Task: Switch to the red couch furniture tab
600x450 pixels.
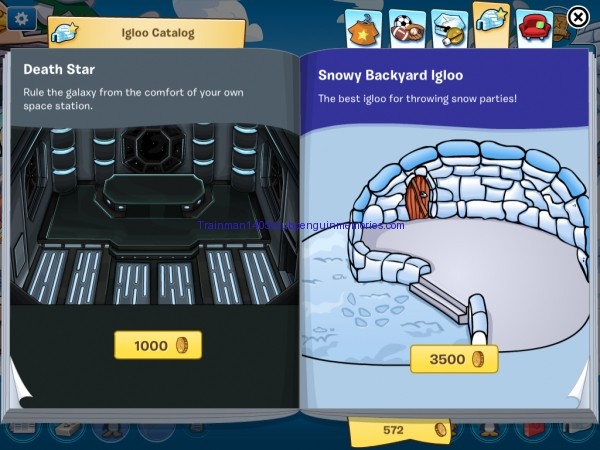Action: tap(536, 27)
